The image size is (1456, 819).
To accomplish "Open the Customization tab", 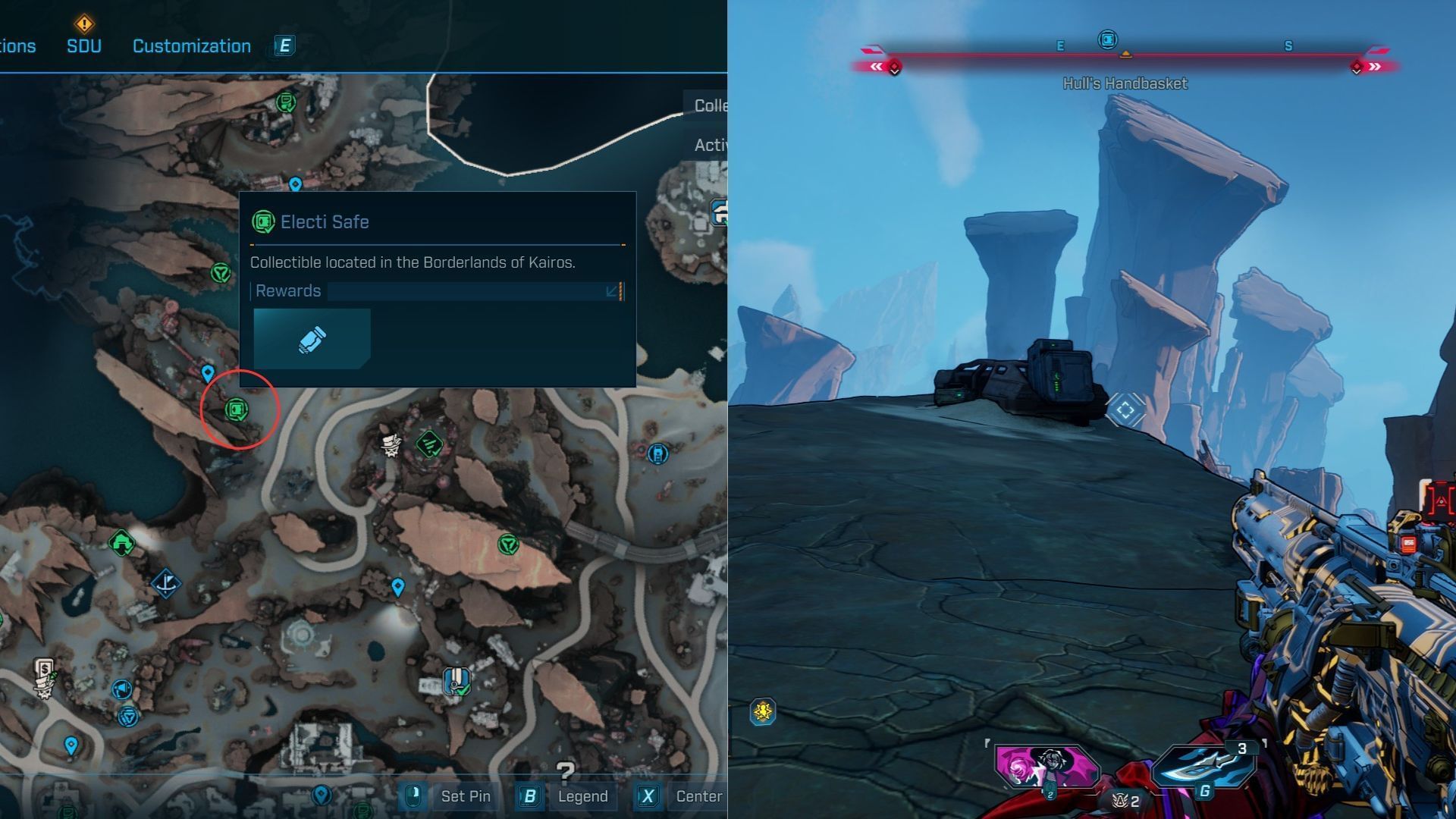I will (191, 45).
